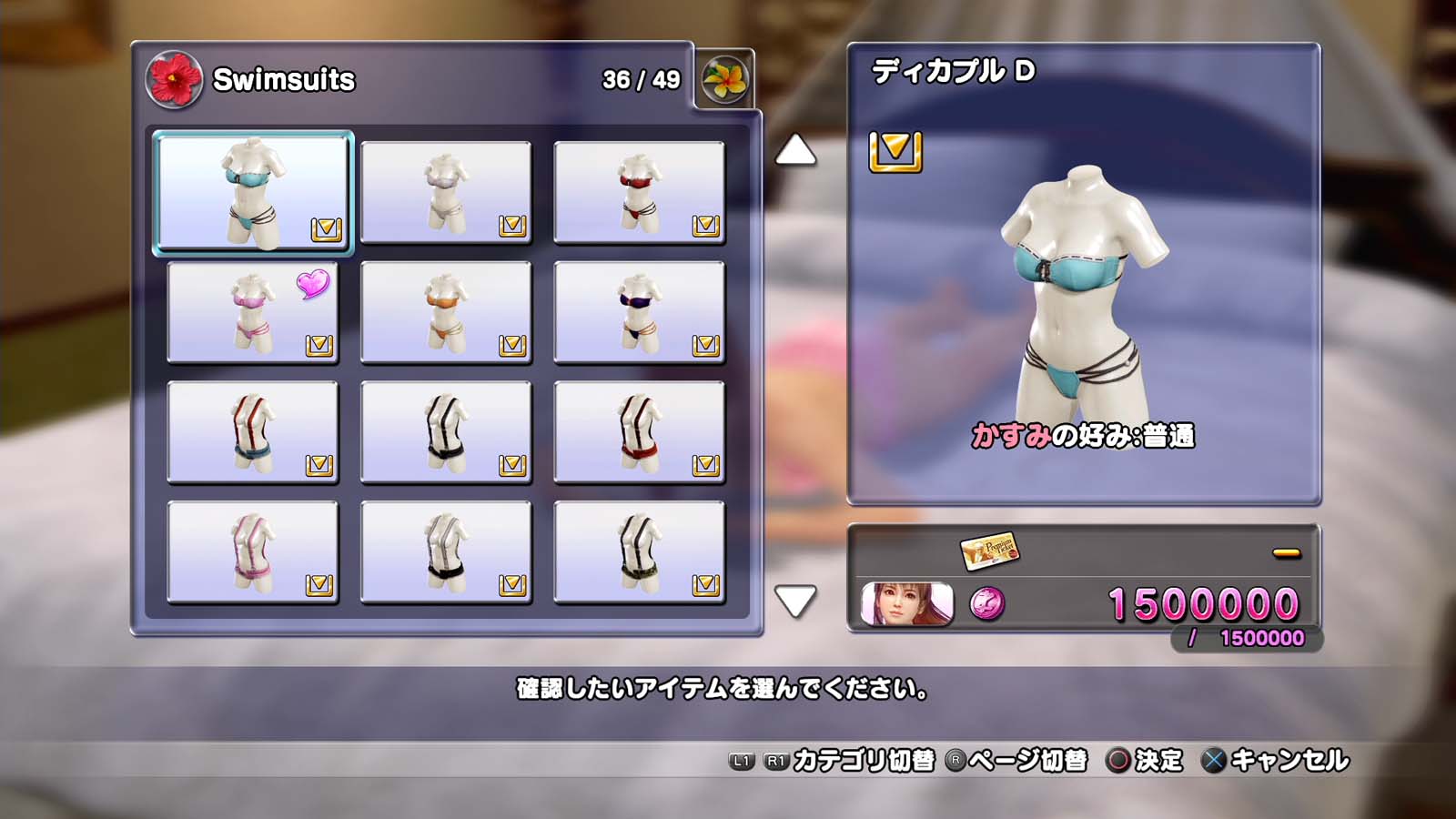Image resolution: width=1456 pixels, height=819 pixels.
Task: Click Kasumi's portrait in the currency panel
Action: coord(906,604)
